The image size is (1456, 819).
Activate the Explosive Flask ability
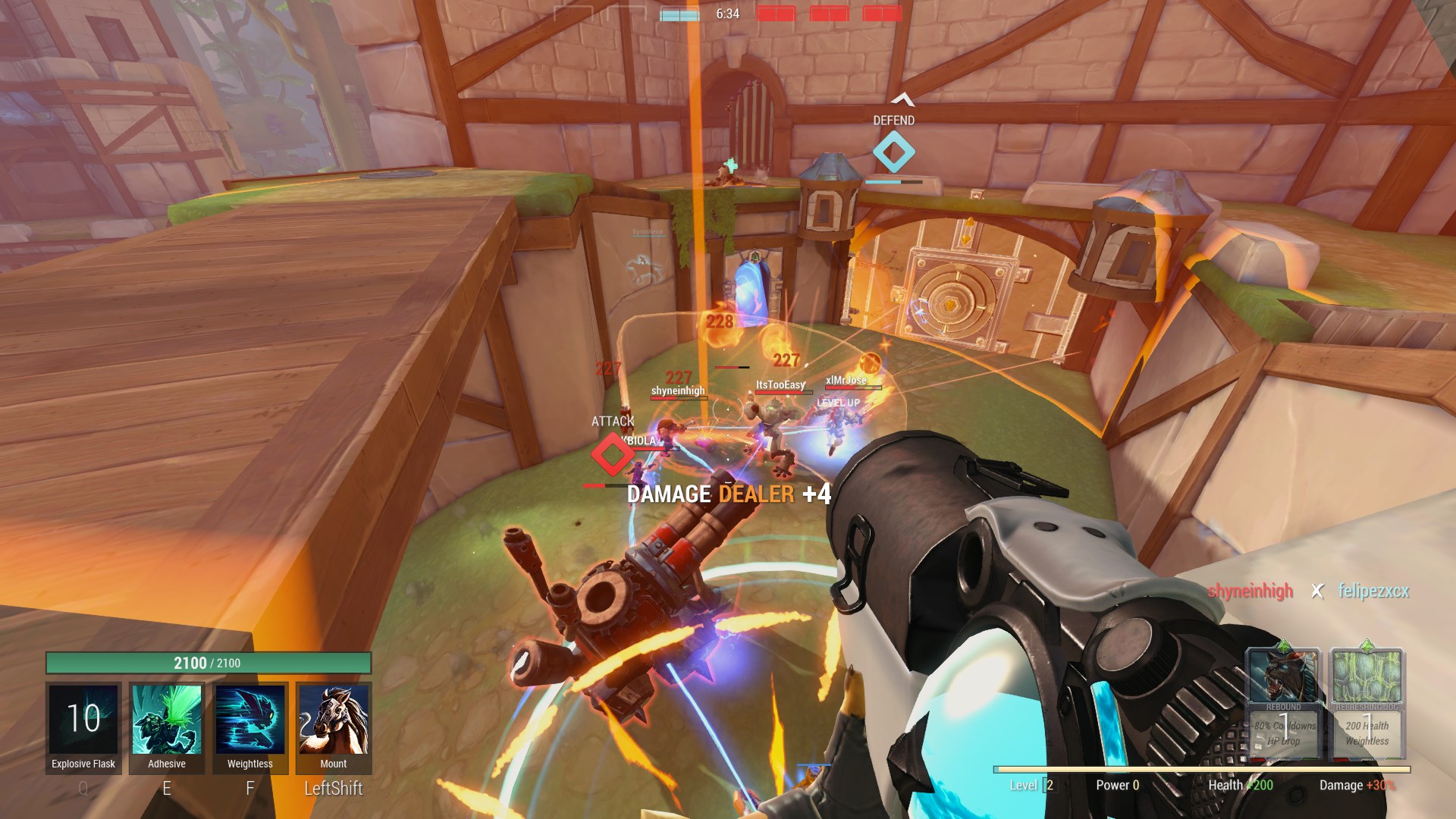pyautogui.click(x=83, y=720)
